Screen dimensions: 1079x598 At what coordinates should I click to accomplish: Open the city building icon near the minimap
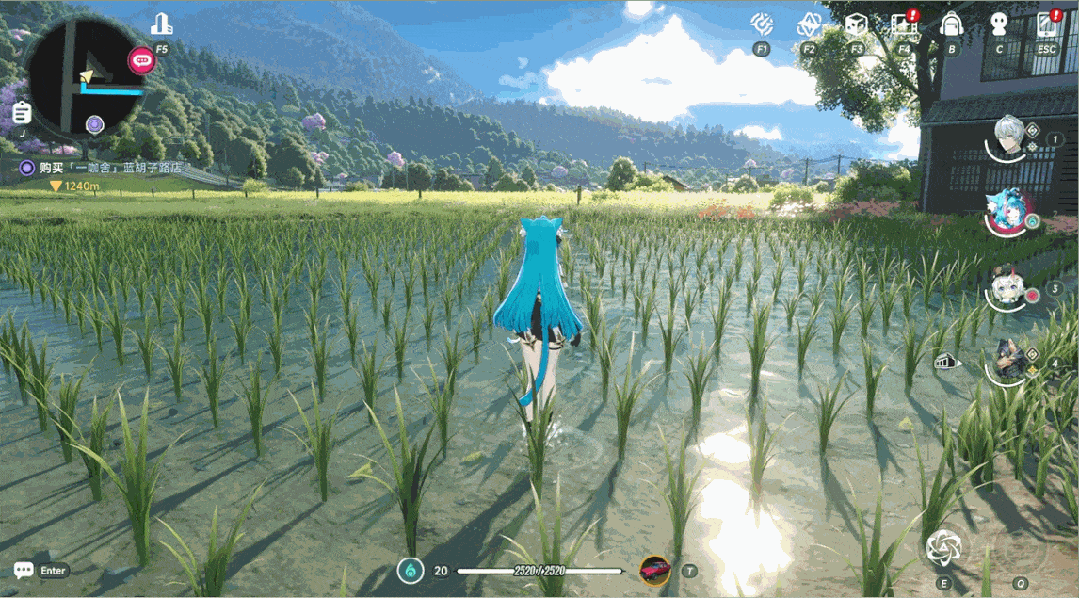click(161, 24)
